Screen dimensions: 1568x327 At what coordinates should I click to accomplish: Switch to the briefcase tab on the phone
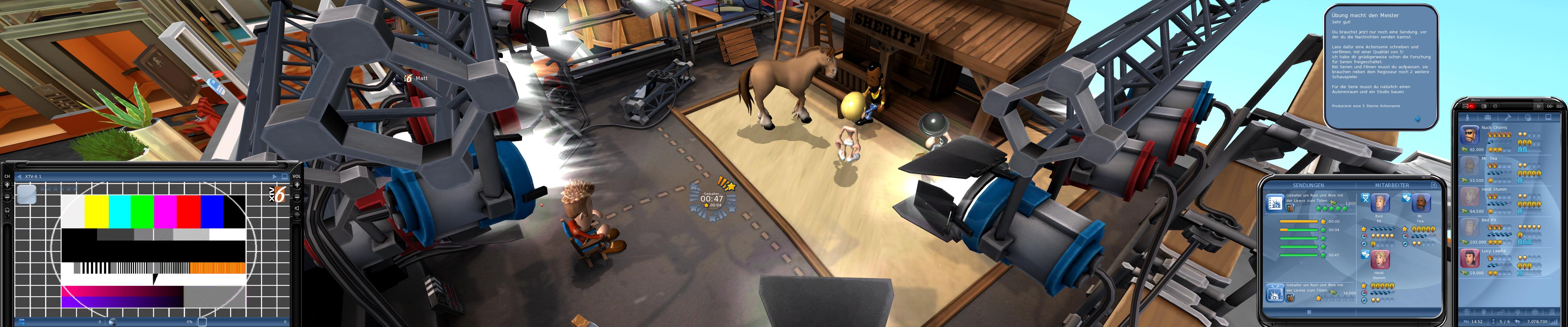point(1488,117)
